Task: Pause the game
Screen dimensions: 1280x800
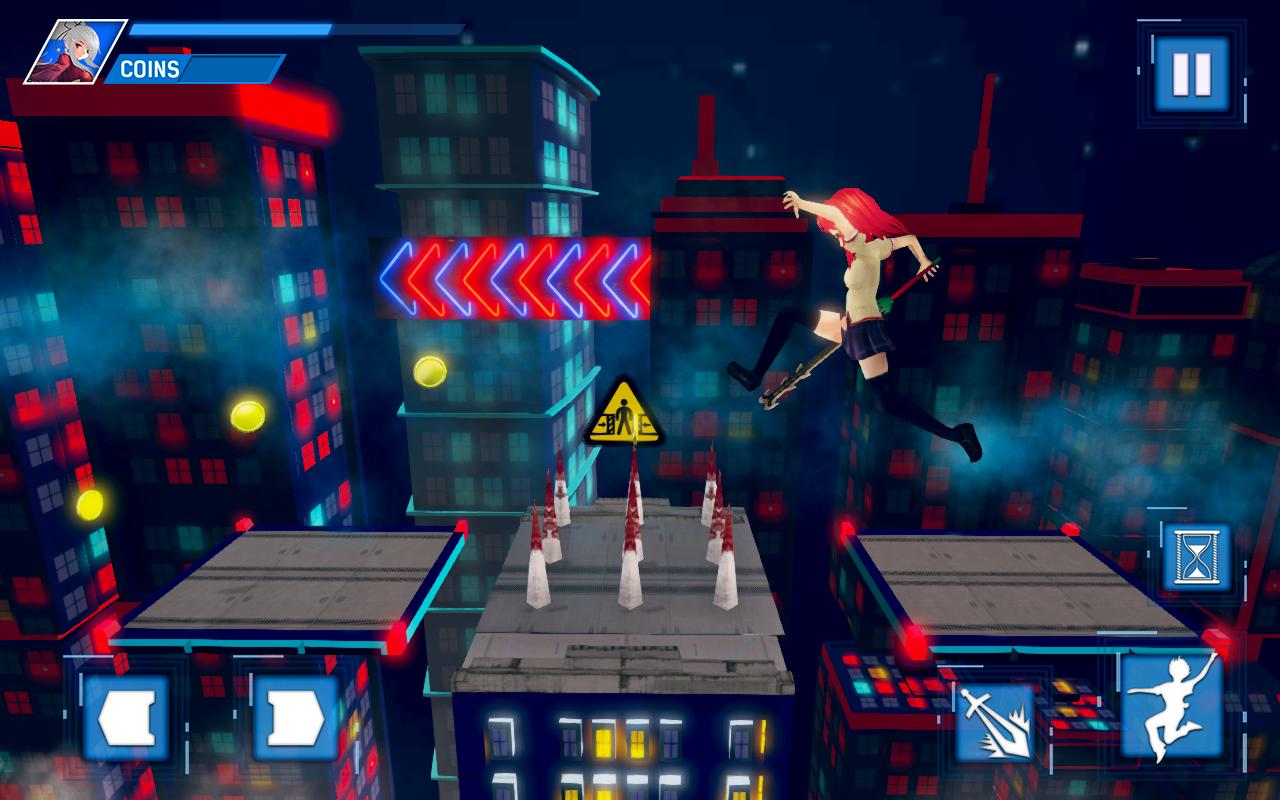Action: click(x=1191, y=74)
